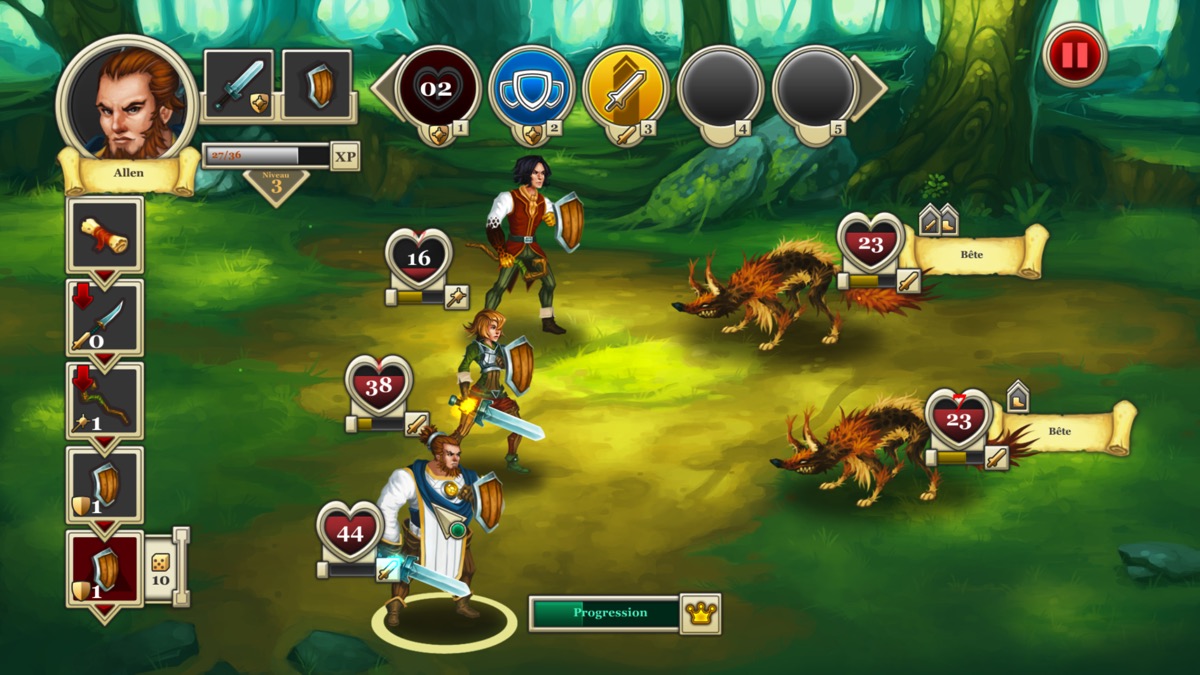The height and width of the screenshot is (675, 1200).
Task: Click the XP button by experience bar
Action: [x=345, y=156]
